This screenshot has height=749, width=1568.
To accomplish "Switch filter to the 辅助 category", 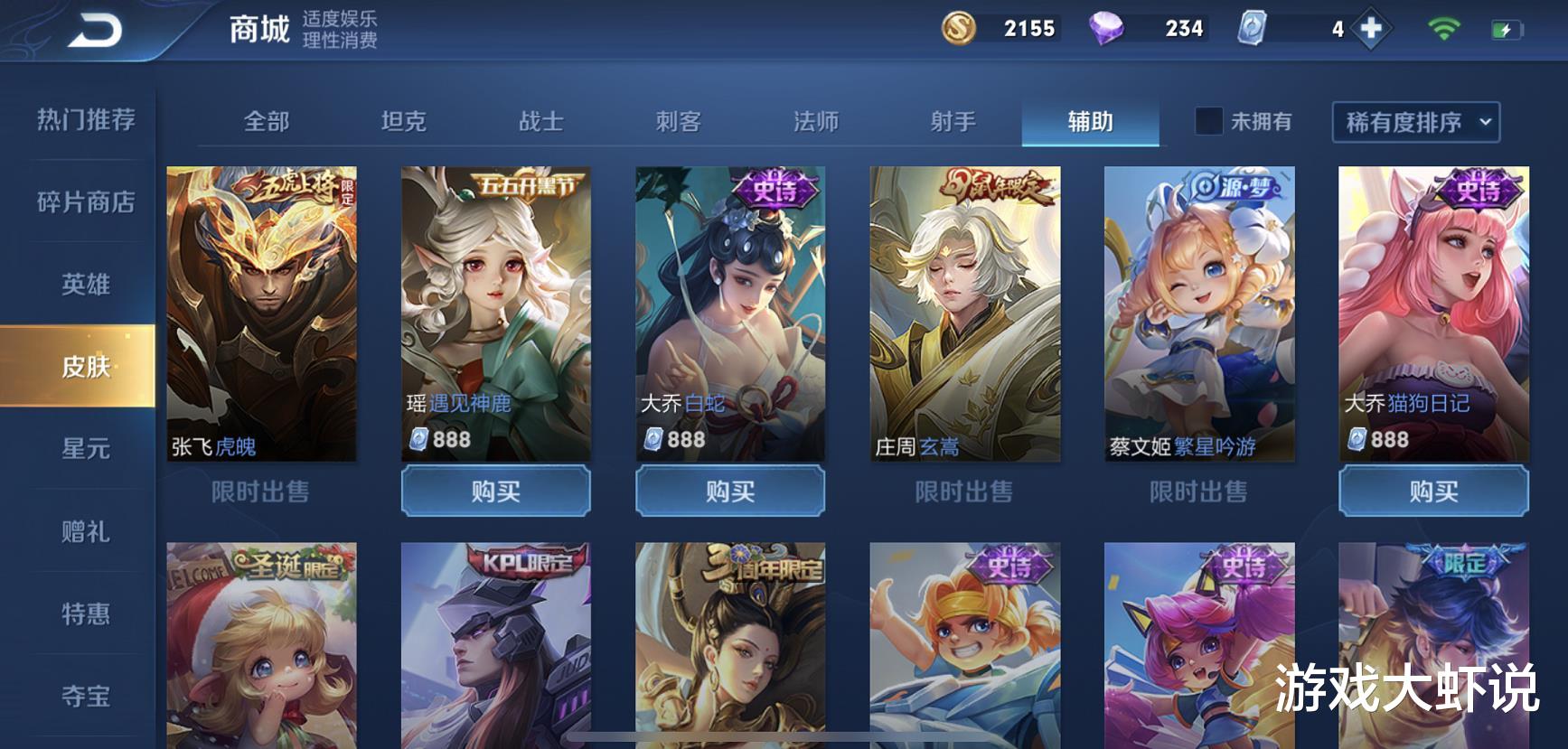I will pos(1090,120).
